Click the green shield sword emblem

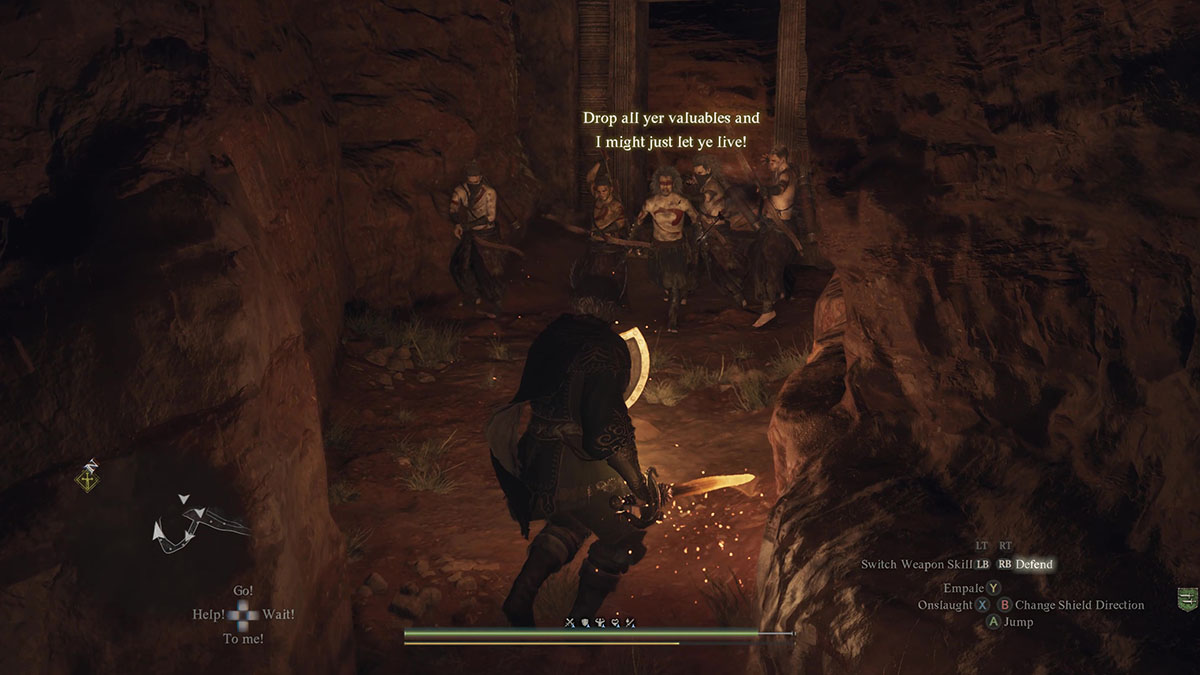pos(1188,599)
